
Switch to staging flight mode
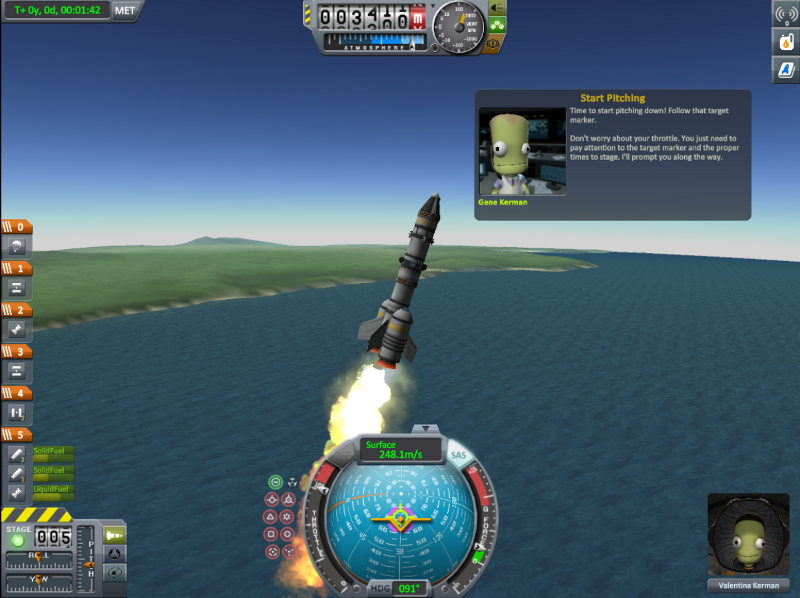115,536
